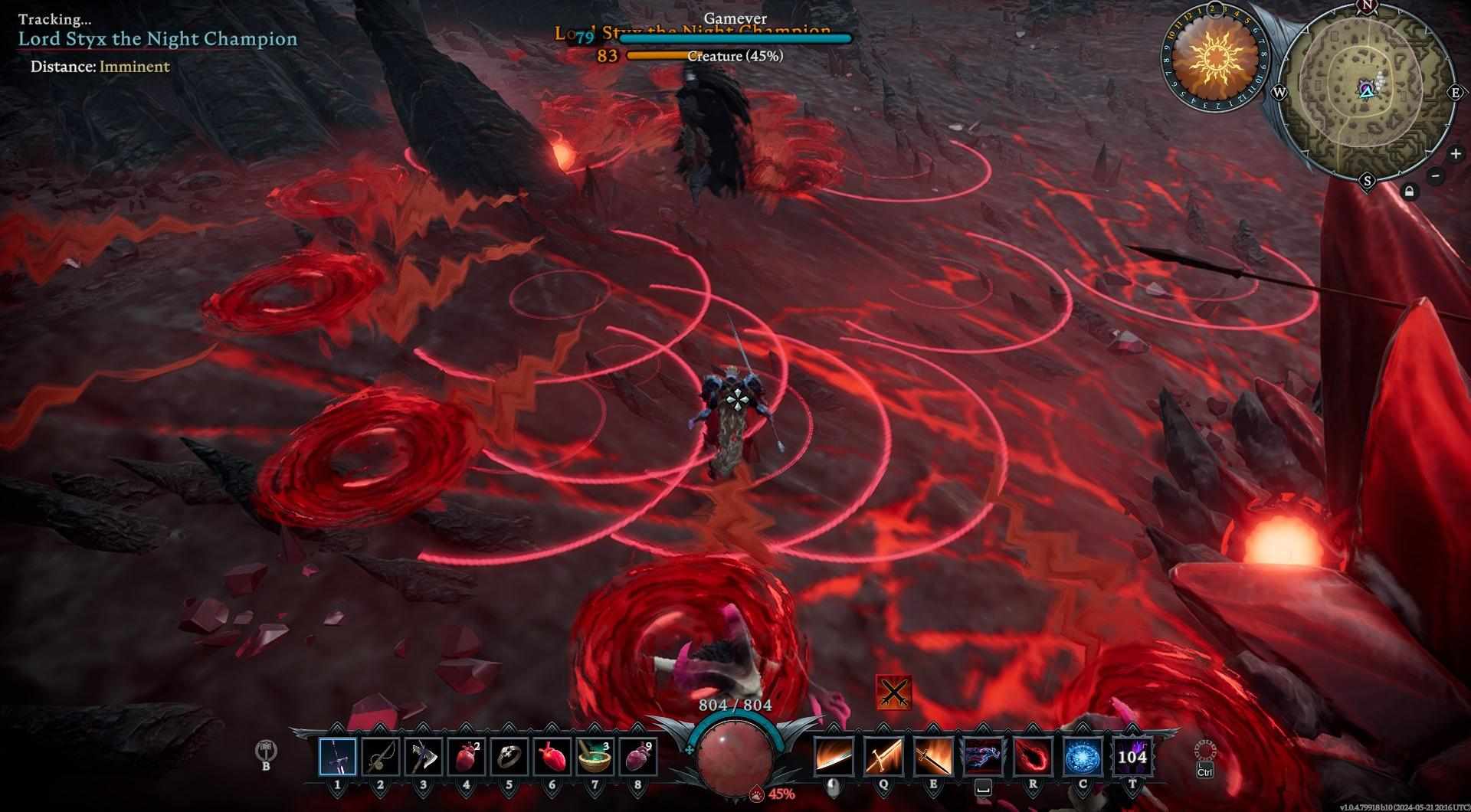Zoom out the minimap with minus button
Viewport: 1471px width, 812px height.
[1436, 176]
